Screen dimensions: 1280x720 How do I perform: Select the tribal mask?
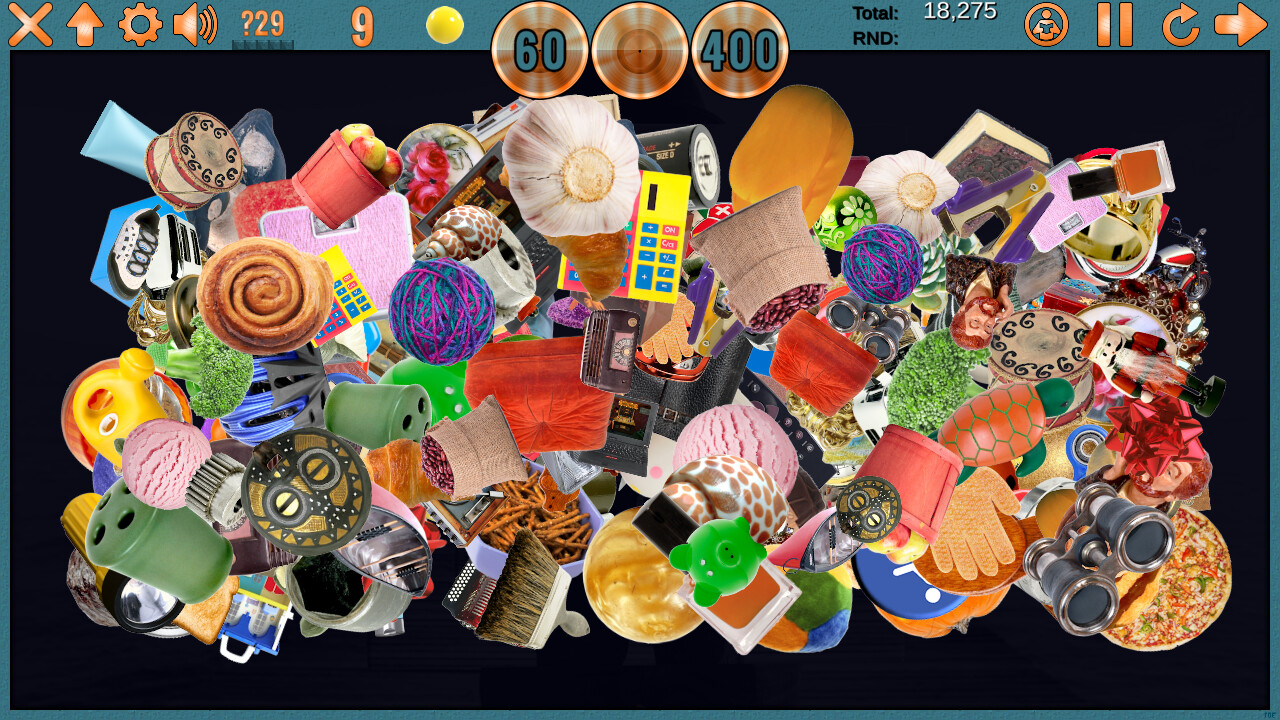pos(305,488)
